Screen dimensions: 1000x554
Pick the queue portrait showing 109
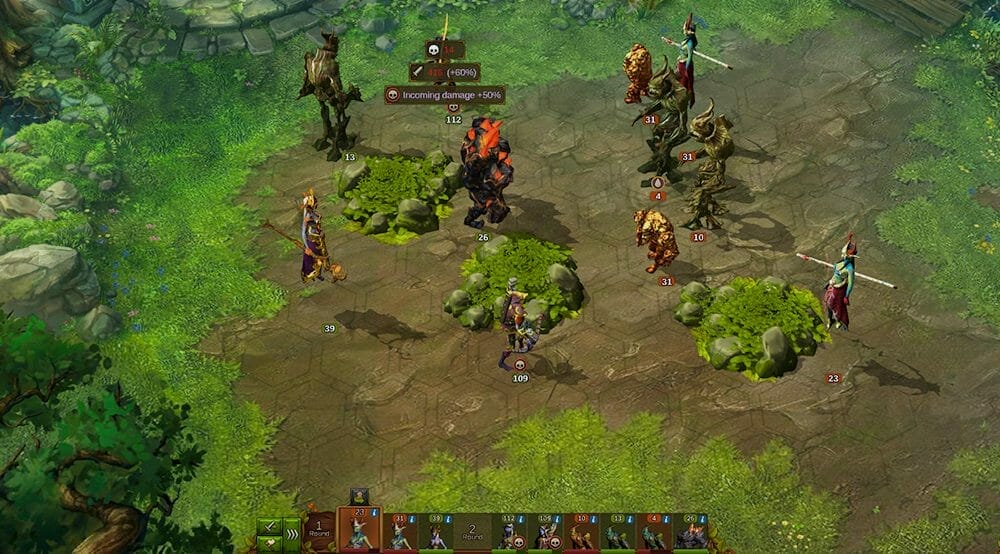(x=546, y=533)
